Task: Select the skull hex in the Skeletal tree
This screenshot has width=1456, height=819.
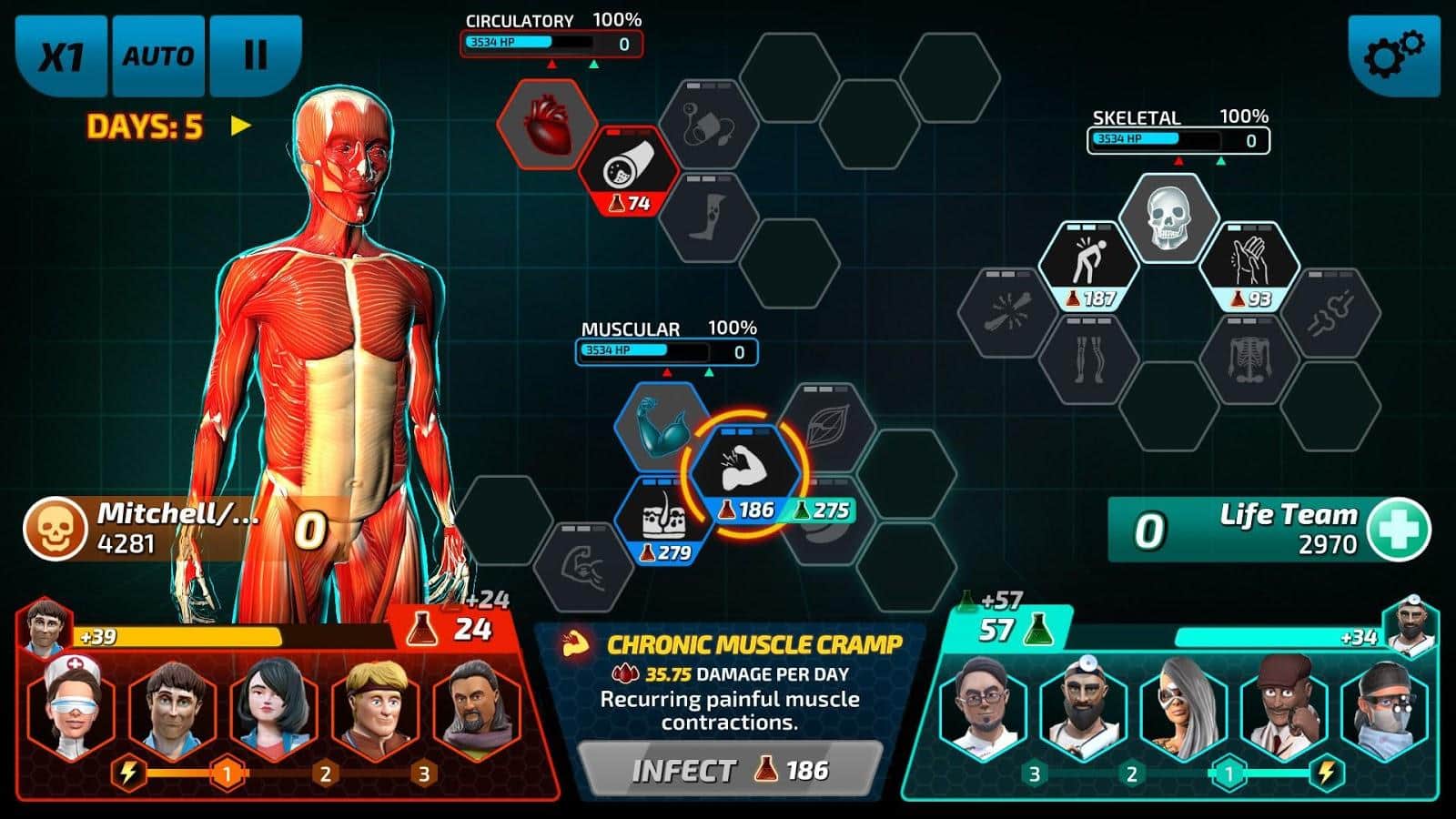Action: pos(1168,217)
